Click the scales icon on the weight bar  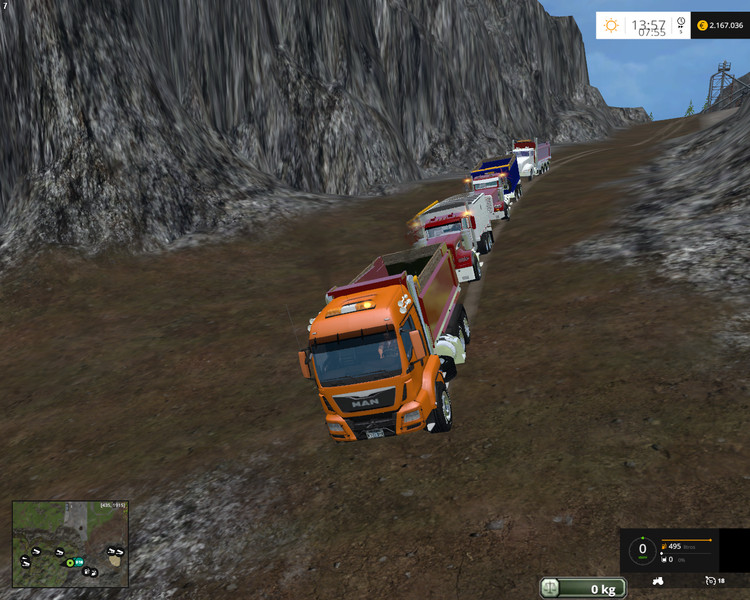552,588
